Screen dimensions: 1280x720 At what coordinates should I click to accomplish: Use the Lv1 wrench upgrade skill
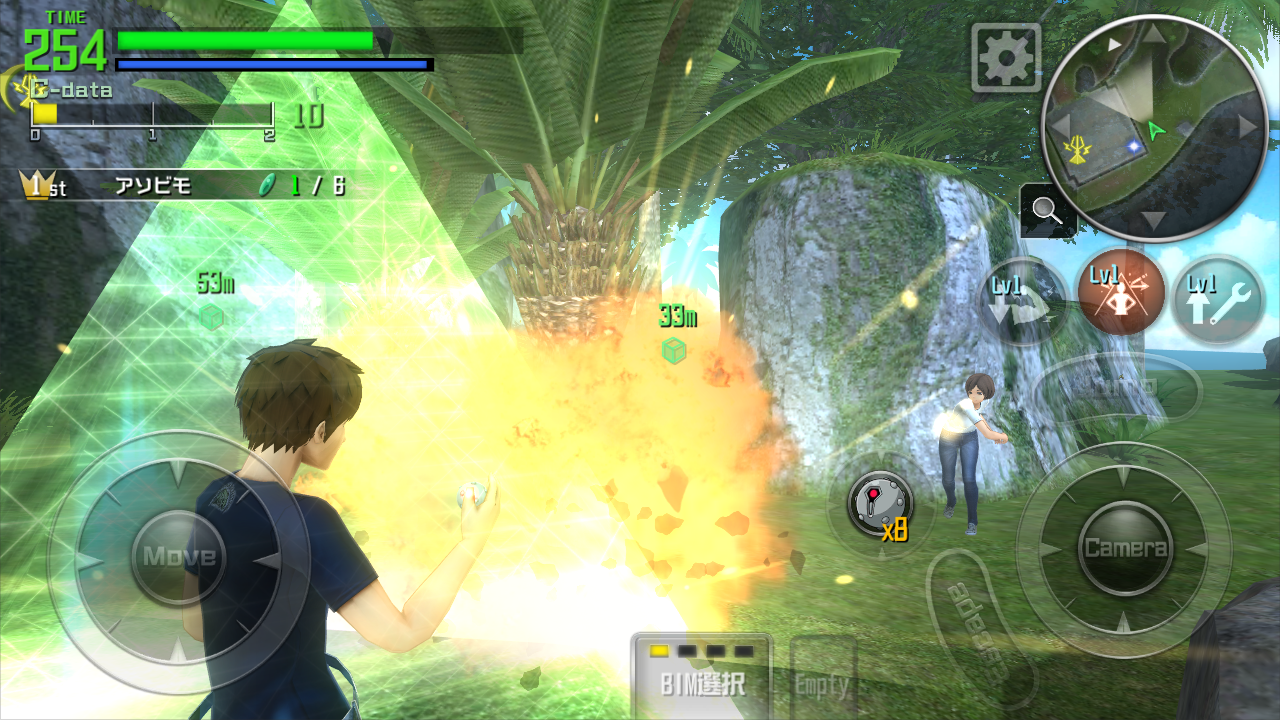(x=1217, y=300)
